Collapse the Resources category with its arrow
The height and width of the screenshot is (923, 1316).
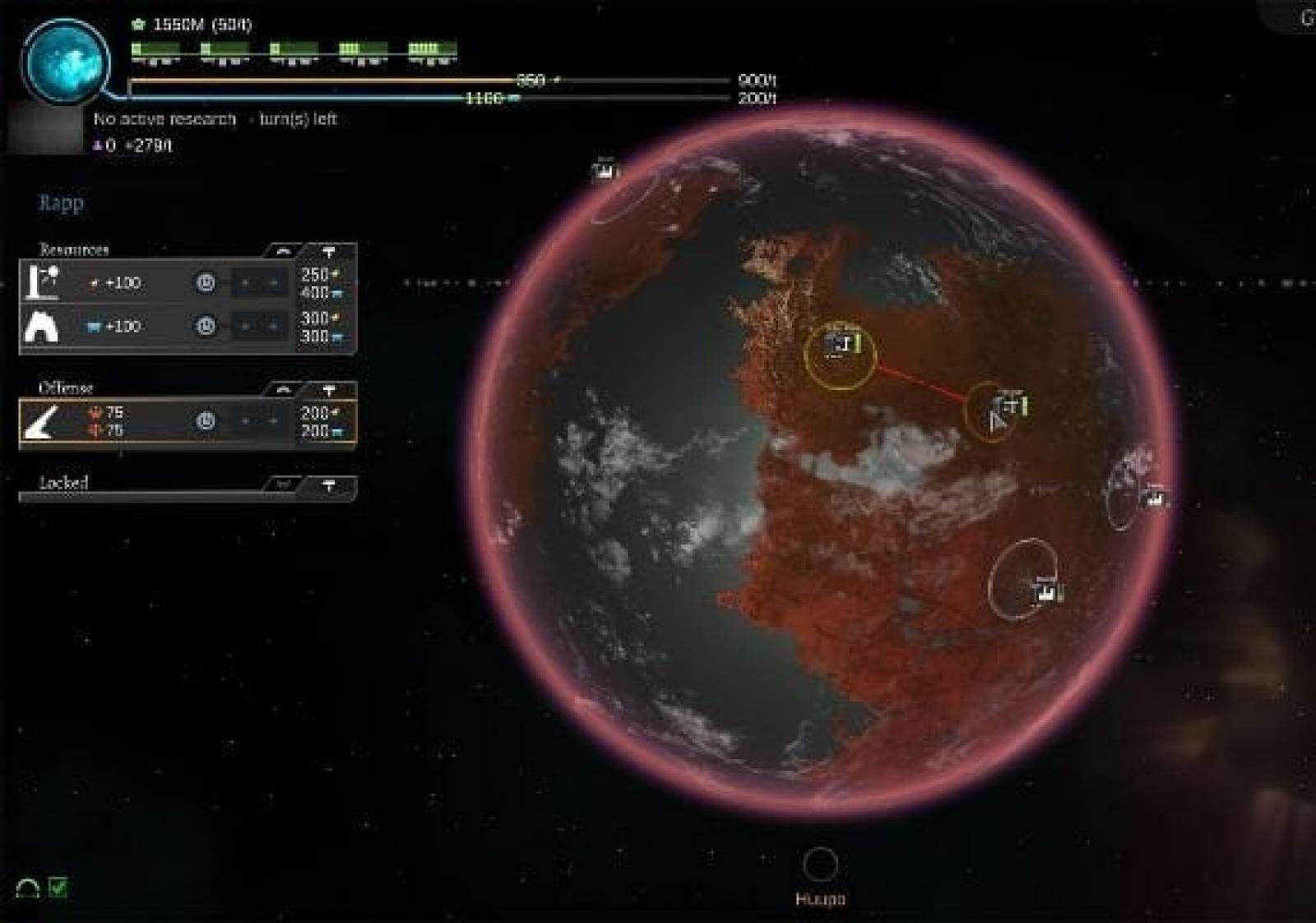click(284, 251)
